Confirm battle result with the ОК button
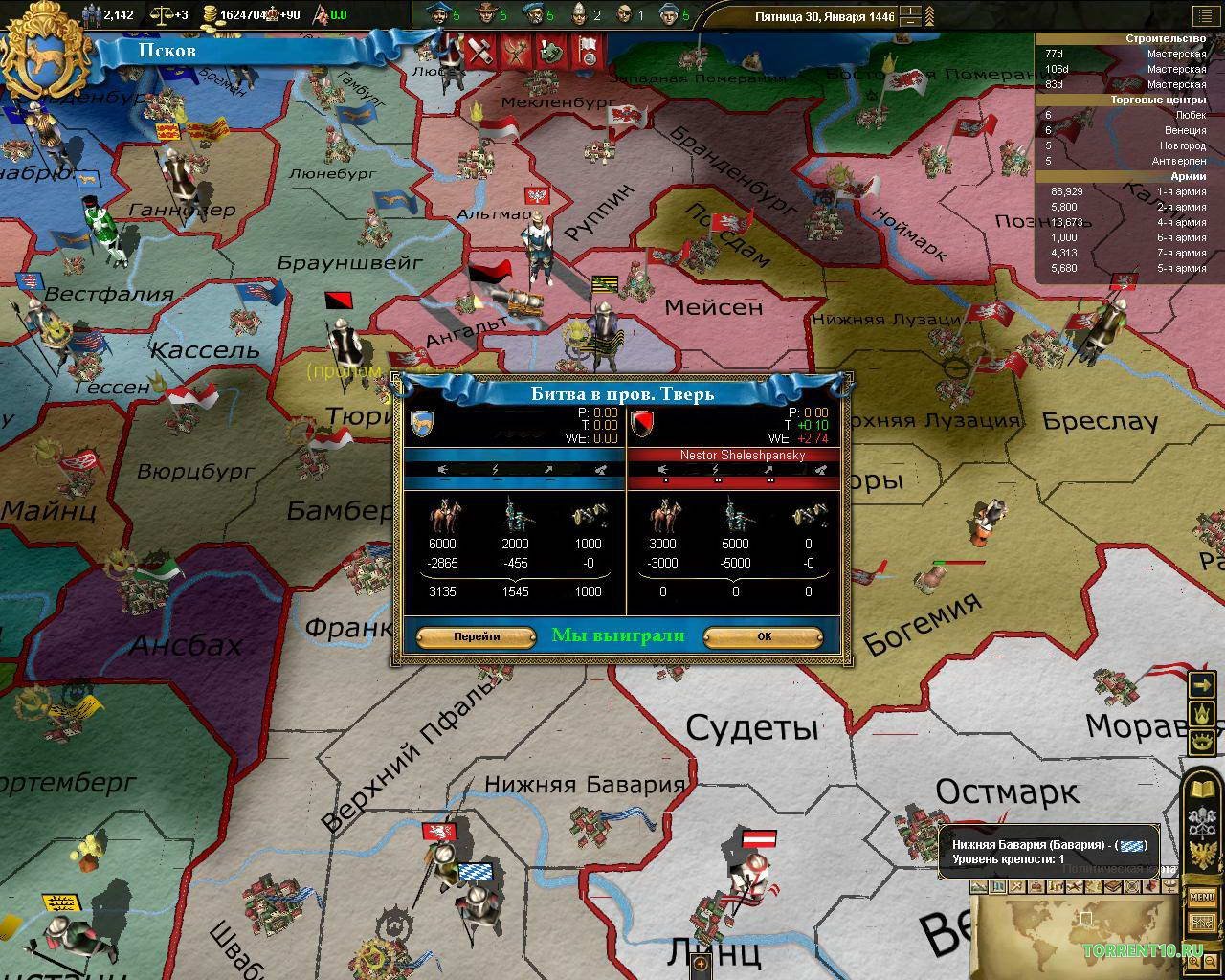Viewport: 1225px width, 980px height. point(763,637)
